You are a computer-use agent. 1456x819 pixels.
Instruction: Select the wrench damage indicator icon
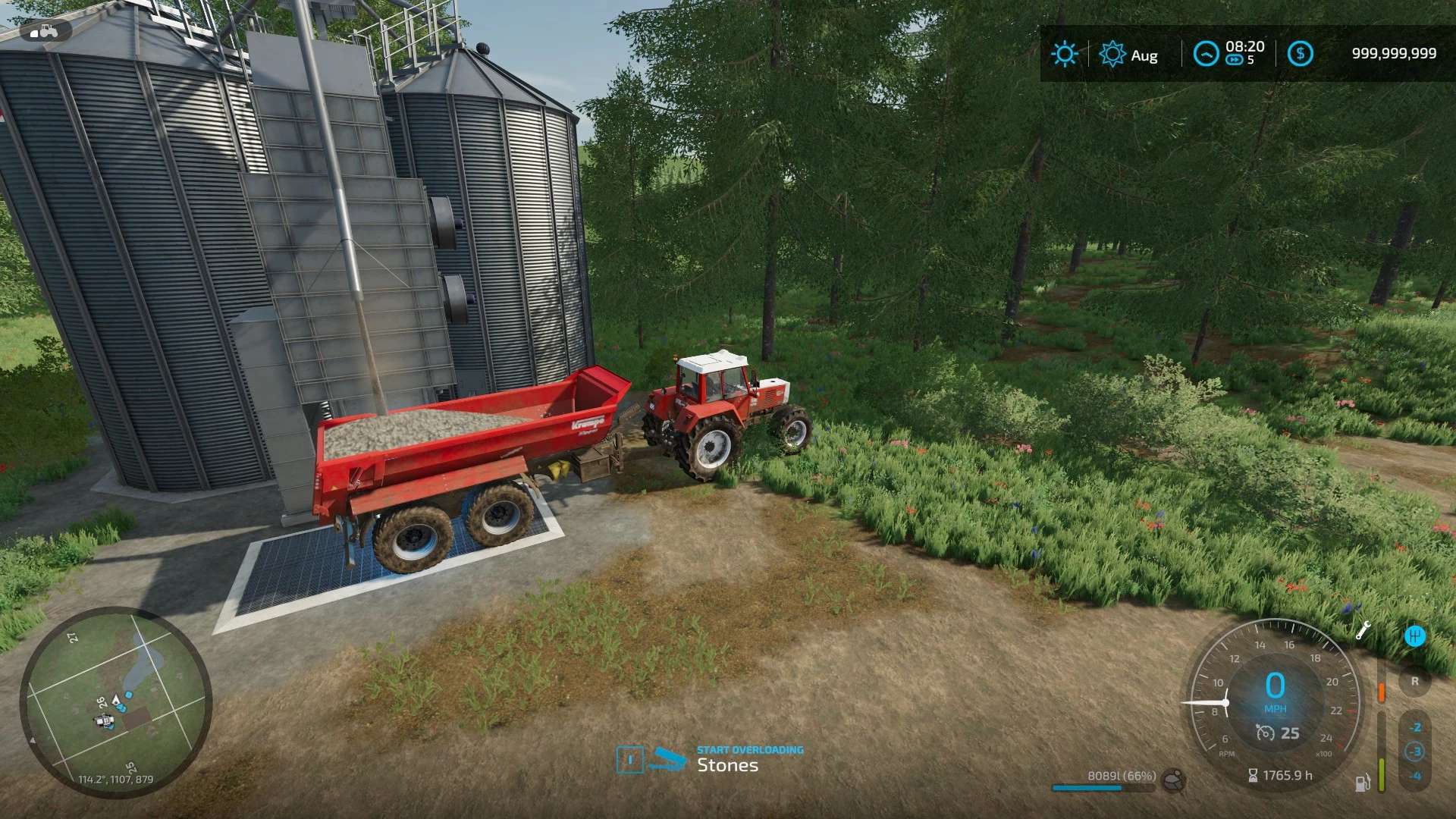click(x=1363, y=630)
